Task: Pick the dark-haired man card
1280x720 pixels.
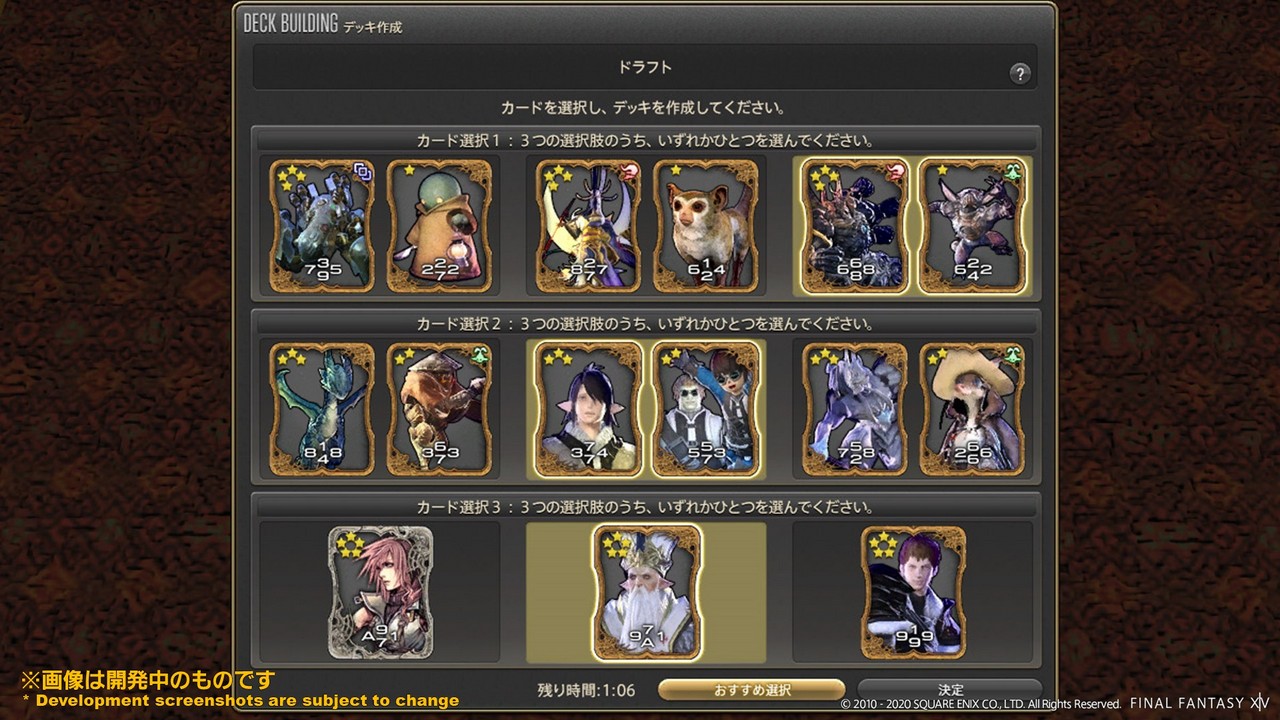Action: click(x=913, y=593)
